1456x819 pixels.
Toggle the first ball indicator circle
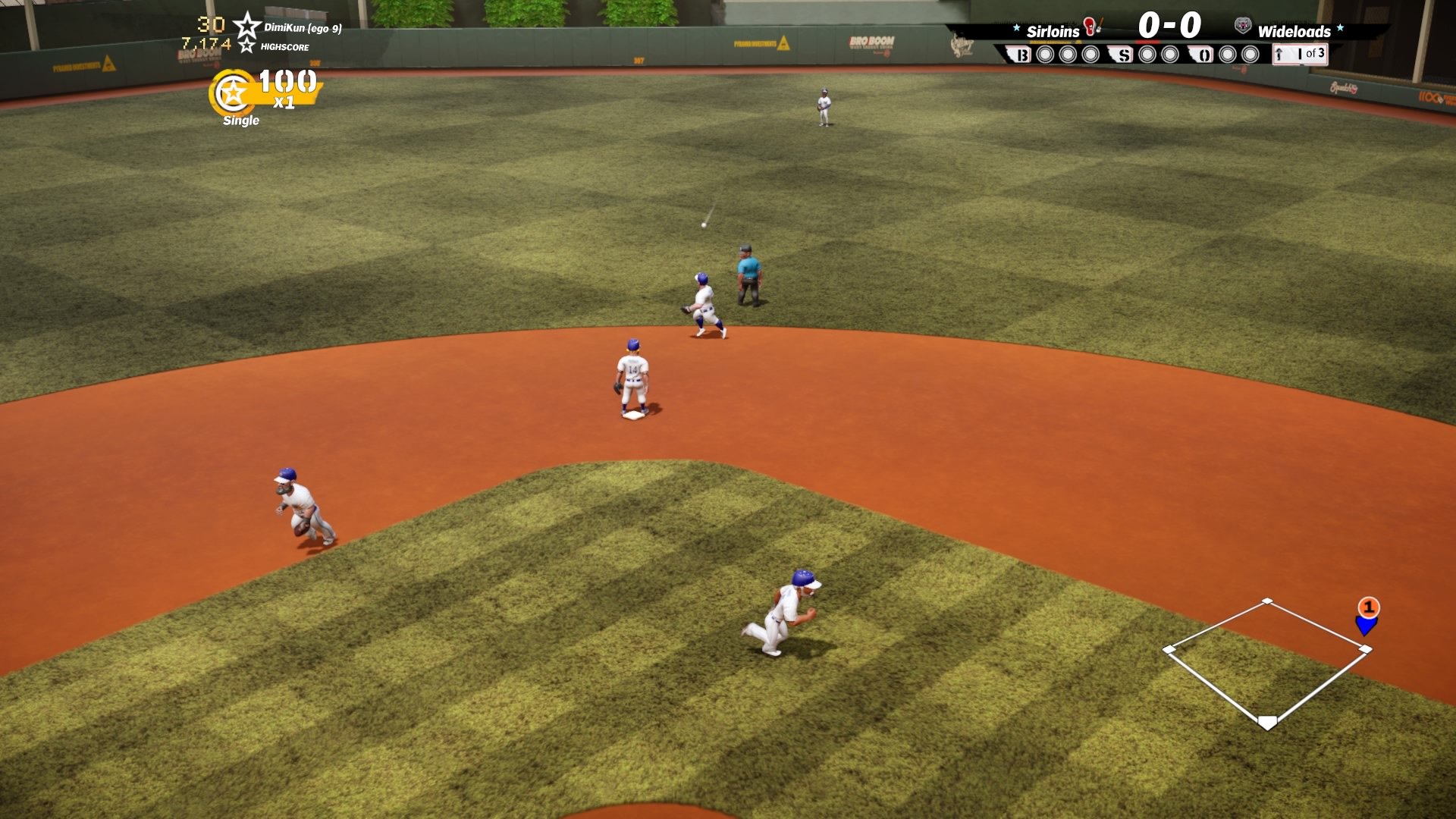pos(1045,55)
